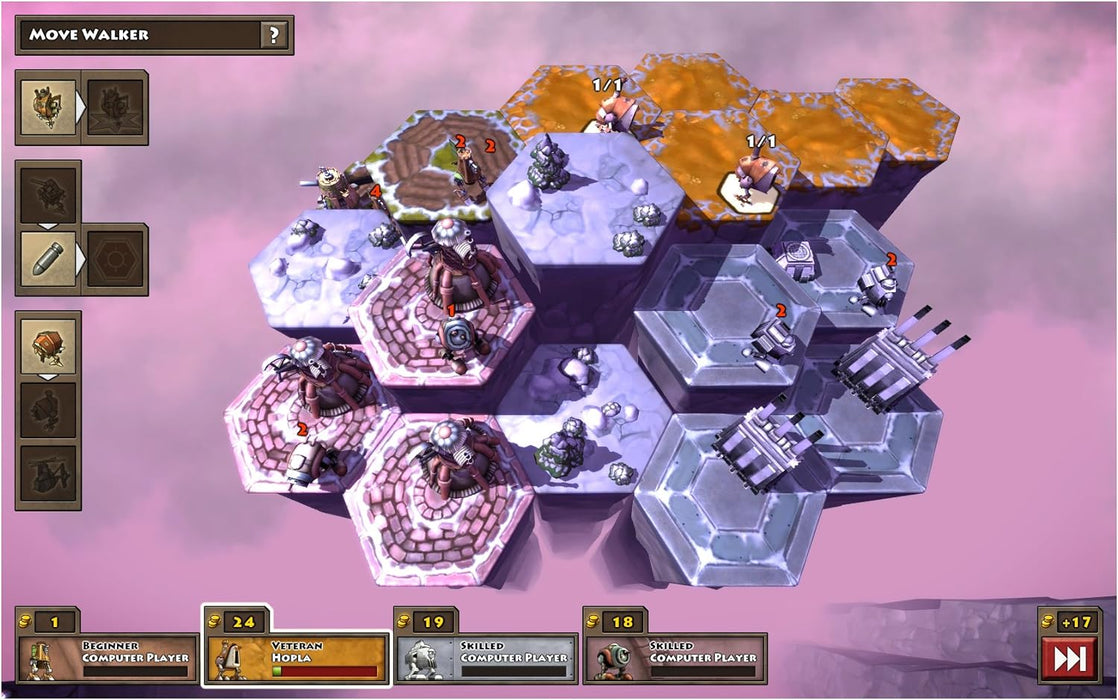1118x700 pixels.
Task: Select the dimmed unit icon below the orange walker
Action: pos(47,410)
